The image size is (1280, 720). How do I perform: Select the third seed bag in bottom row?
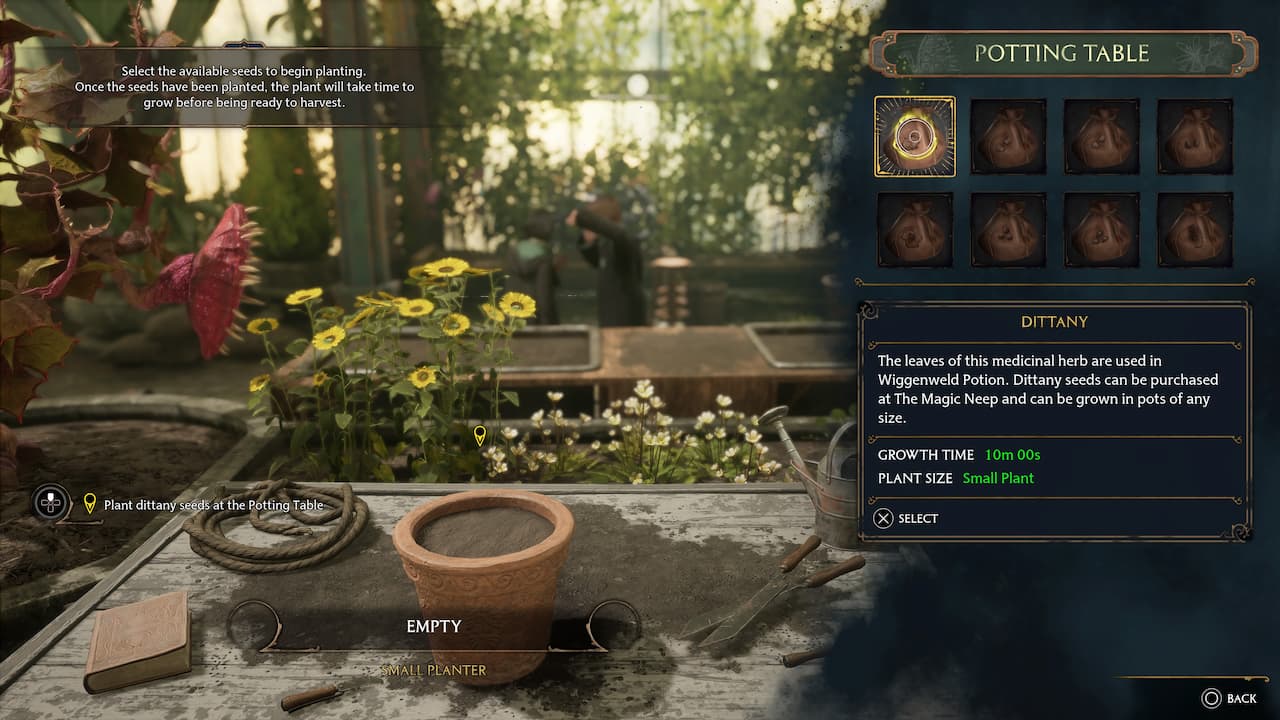pos(1102,231)
